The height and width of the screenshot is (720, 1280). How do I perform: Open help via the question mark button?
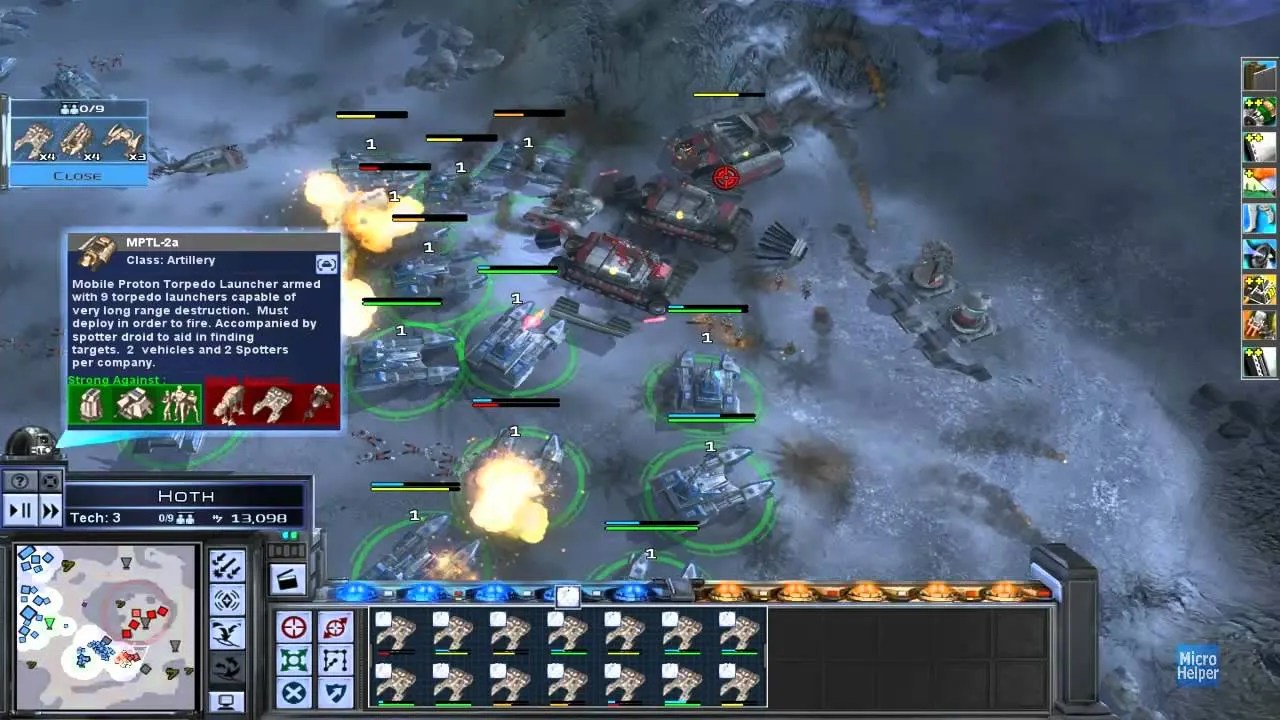tap(18, 482)
